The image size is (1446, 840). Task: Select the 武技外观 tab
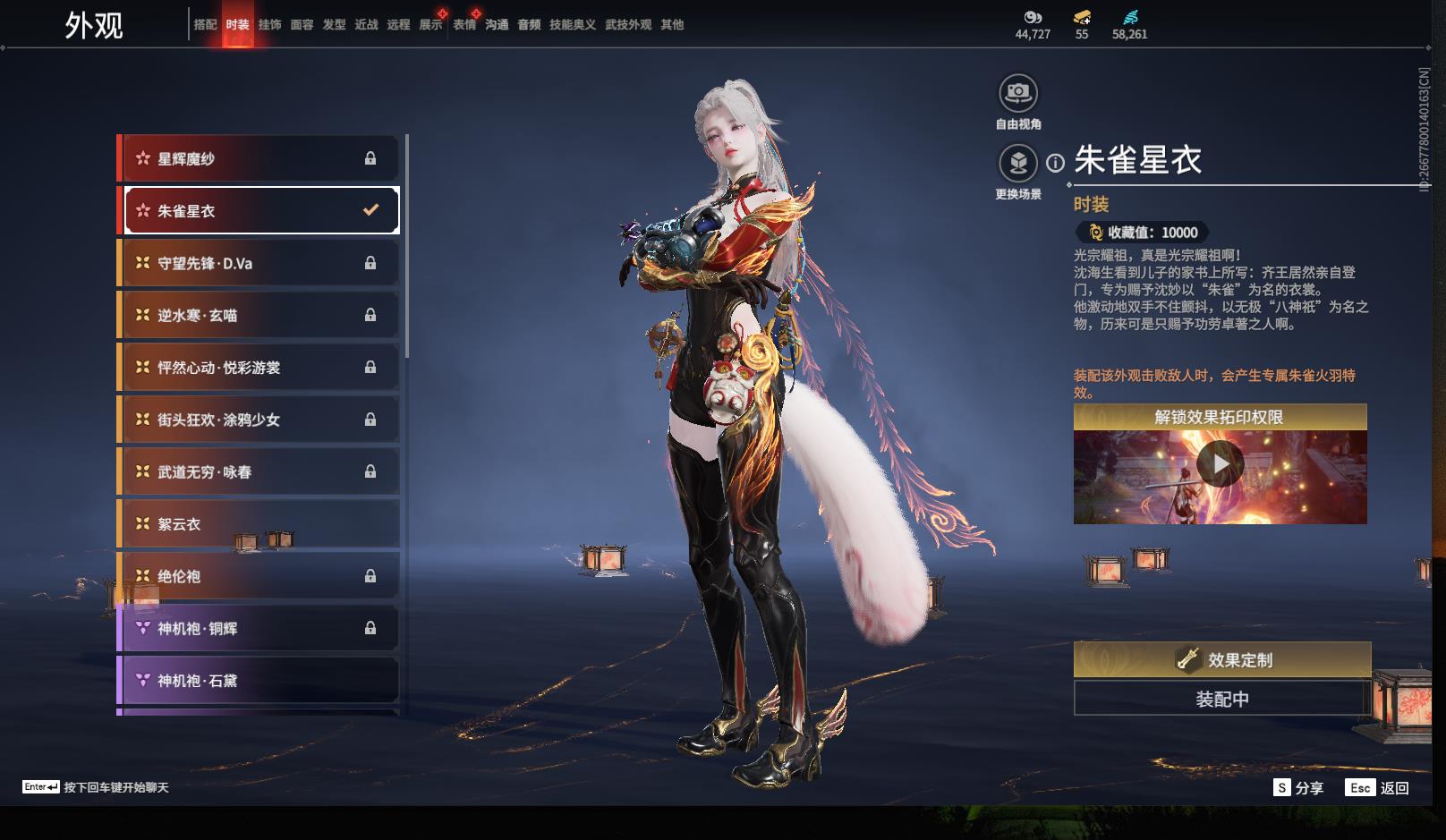tap(628, 25)
